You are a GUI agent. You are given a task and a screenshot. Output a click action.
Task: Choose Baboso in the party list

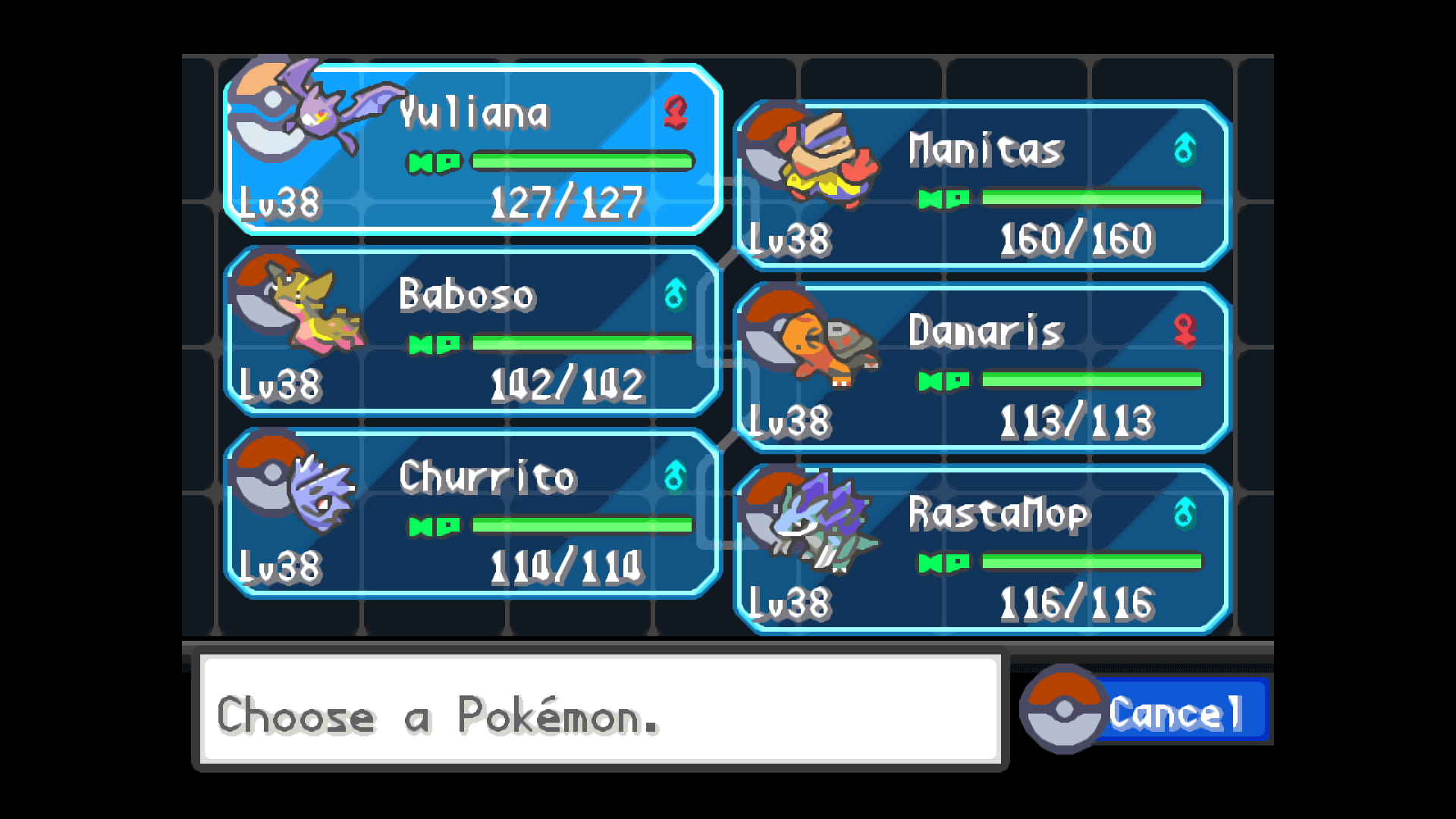pos(472,331)
